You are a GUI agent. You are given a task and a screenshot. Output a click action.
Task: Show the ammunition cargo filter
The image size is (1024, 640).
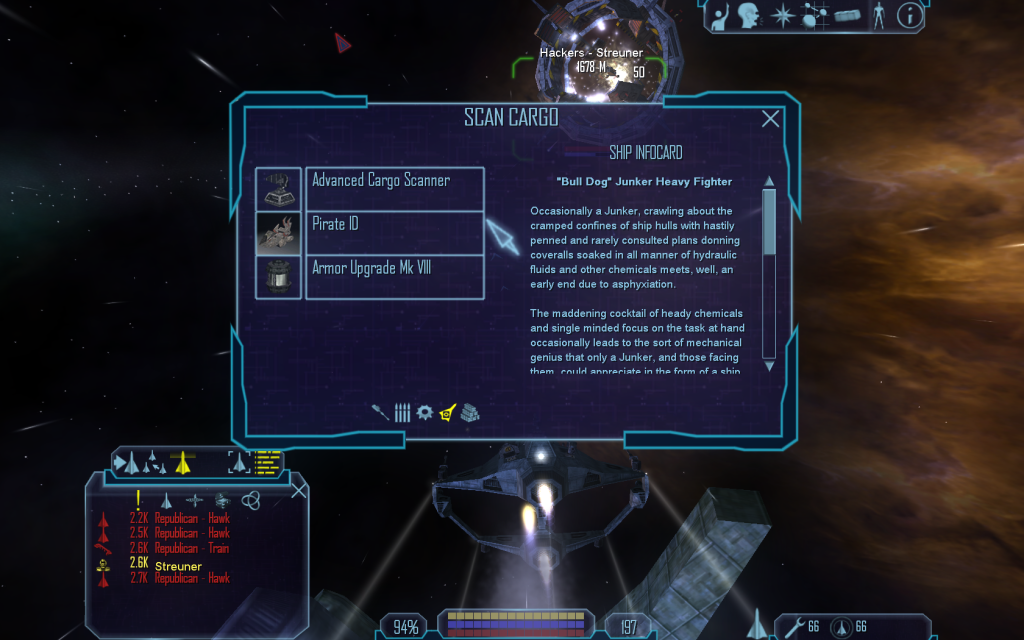tap(402, 412)
